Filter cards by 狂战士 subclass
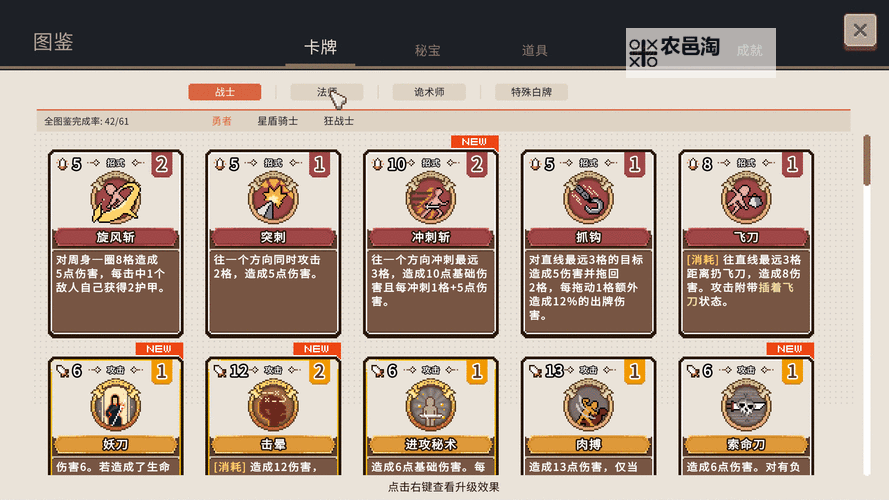This screenshot has height=500, width=889. [338, 121]
